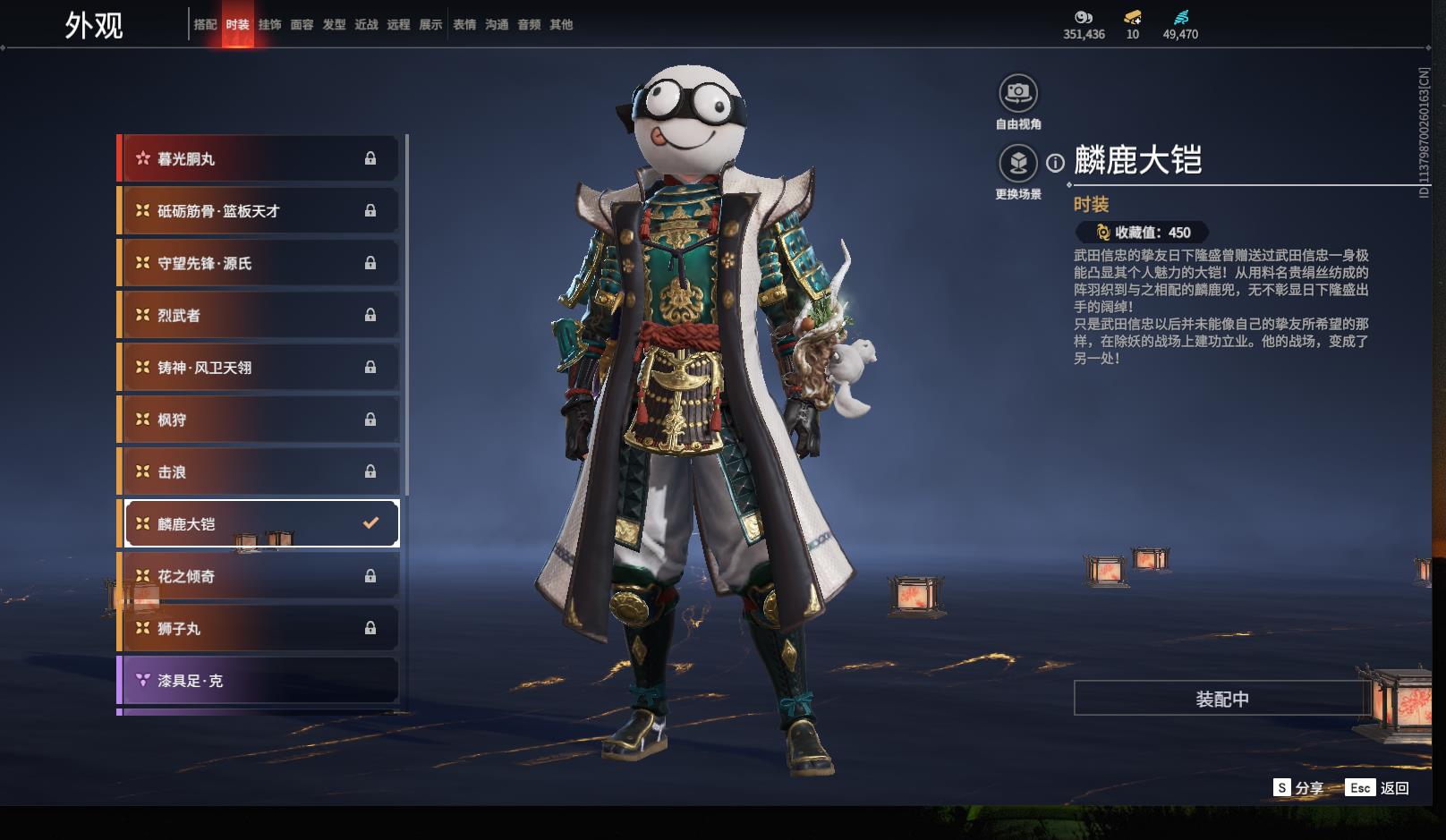Image resolution: width=1446 pixels, height=840 pixels.
Task: Click the 装配中 equip button
Action: coord(1221,699)
